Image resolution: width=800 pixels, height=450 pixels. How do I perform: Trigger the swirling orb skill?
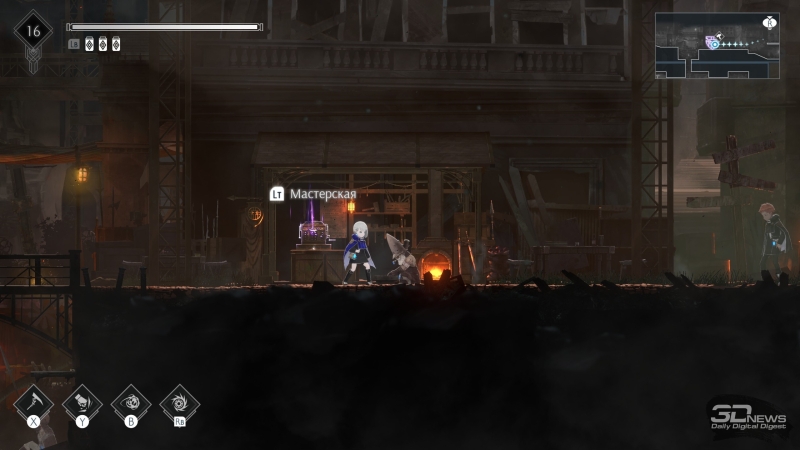tap(131, 402)
